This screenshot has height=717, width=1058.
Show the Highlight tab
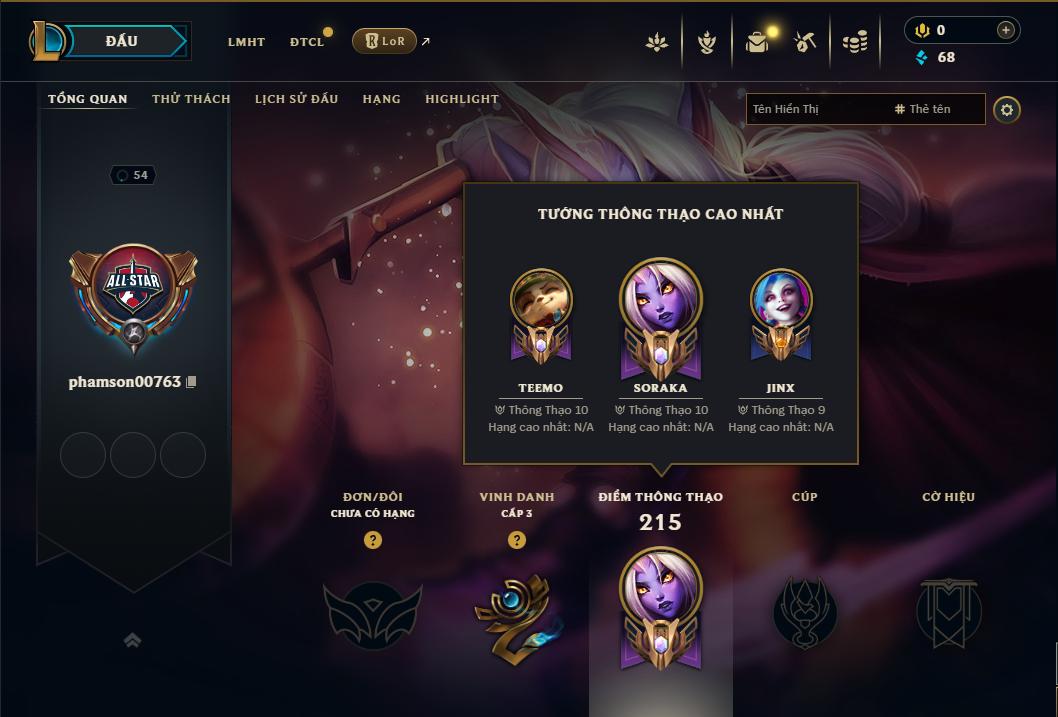coord(461,99)
